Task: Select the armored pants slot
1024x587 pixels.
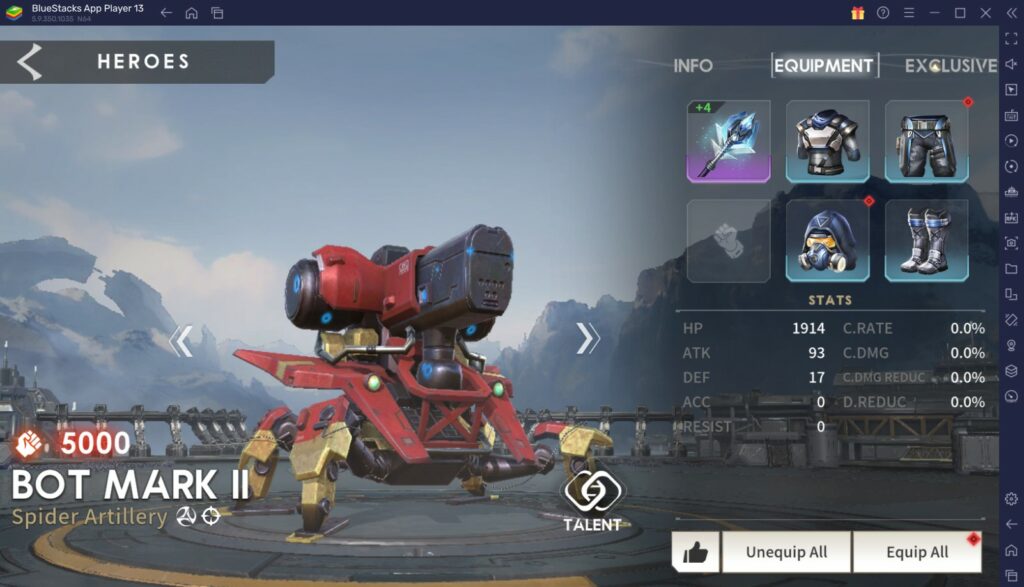Action: click(x=926, y=141)
